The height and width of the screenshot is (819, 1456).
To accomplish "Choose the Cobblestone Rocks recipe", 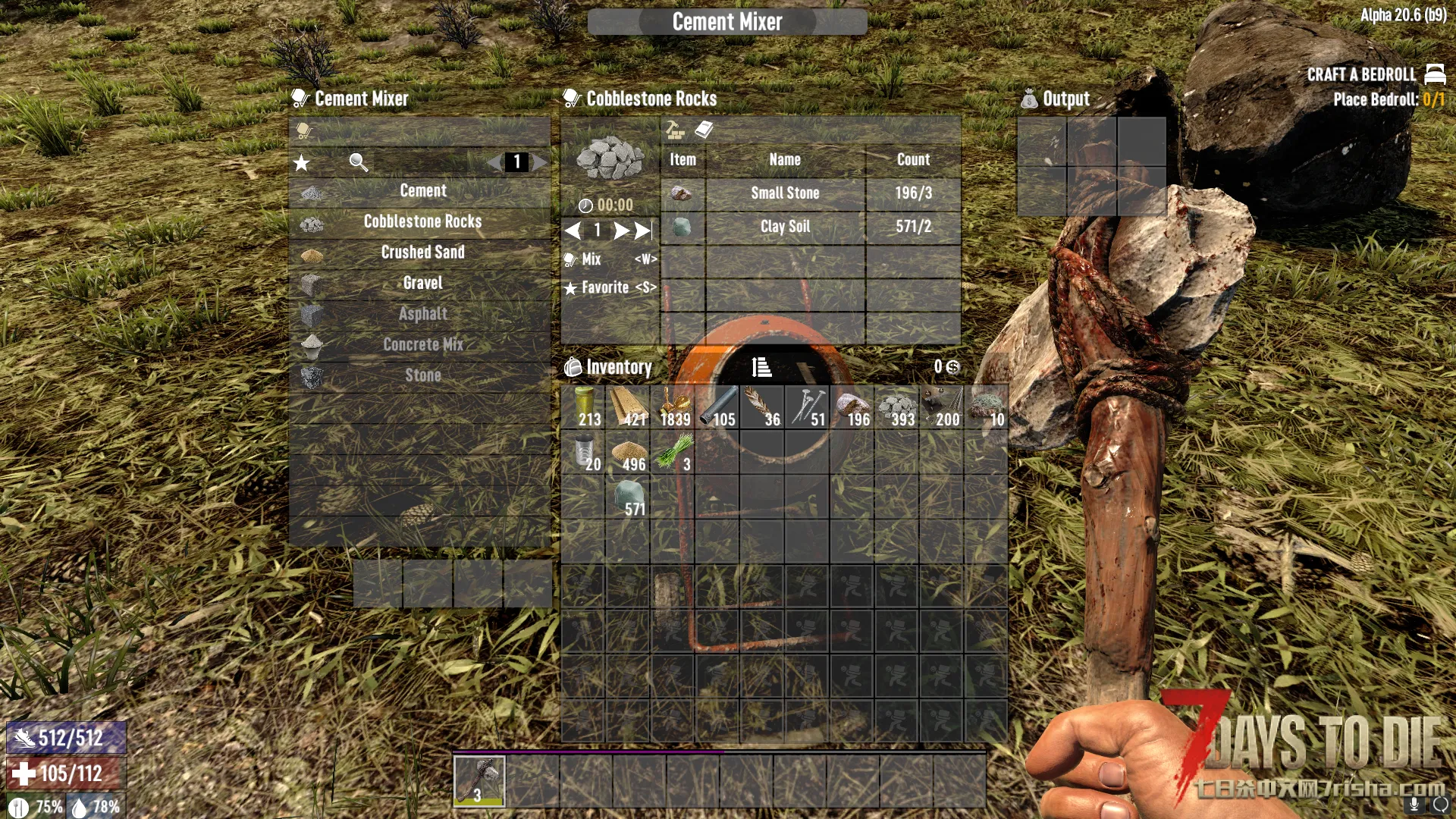I will tap(422, 221).
